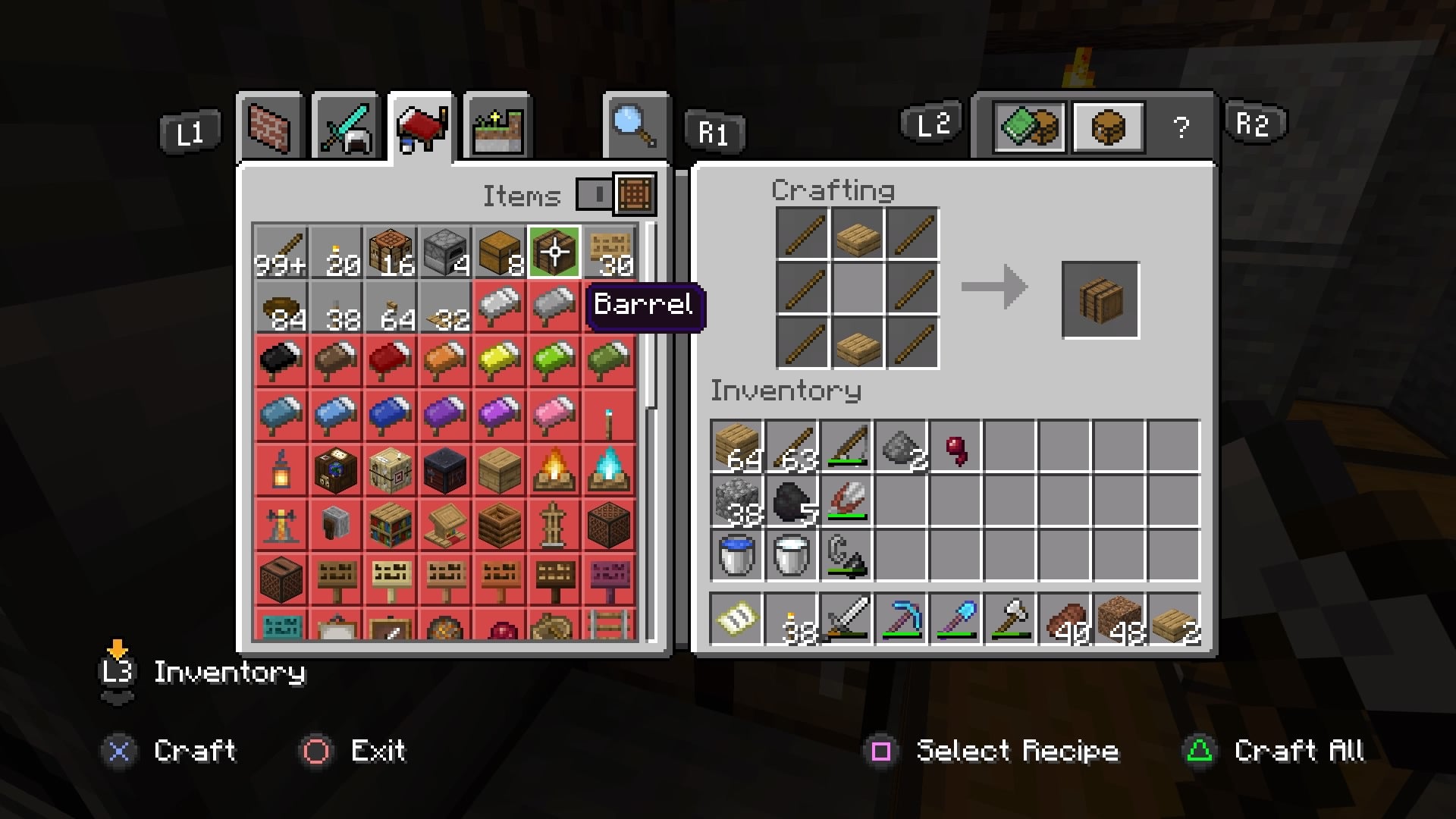Image resolution: width=1456 pixels, height=819 pixels.
Task: Select the crafting table item in the grid
Action: tap(391, 250)
